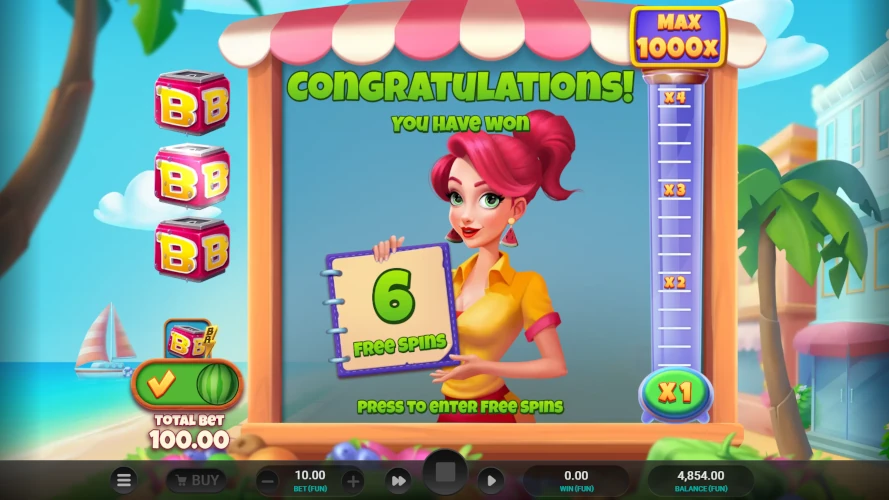Start autoplay with the play arrow
Image resolution: width=889 pixels, height=500 pixels.
point(490,481)
